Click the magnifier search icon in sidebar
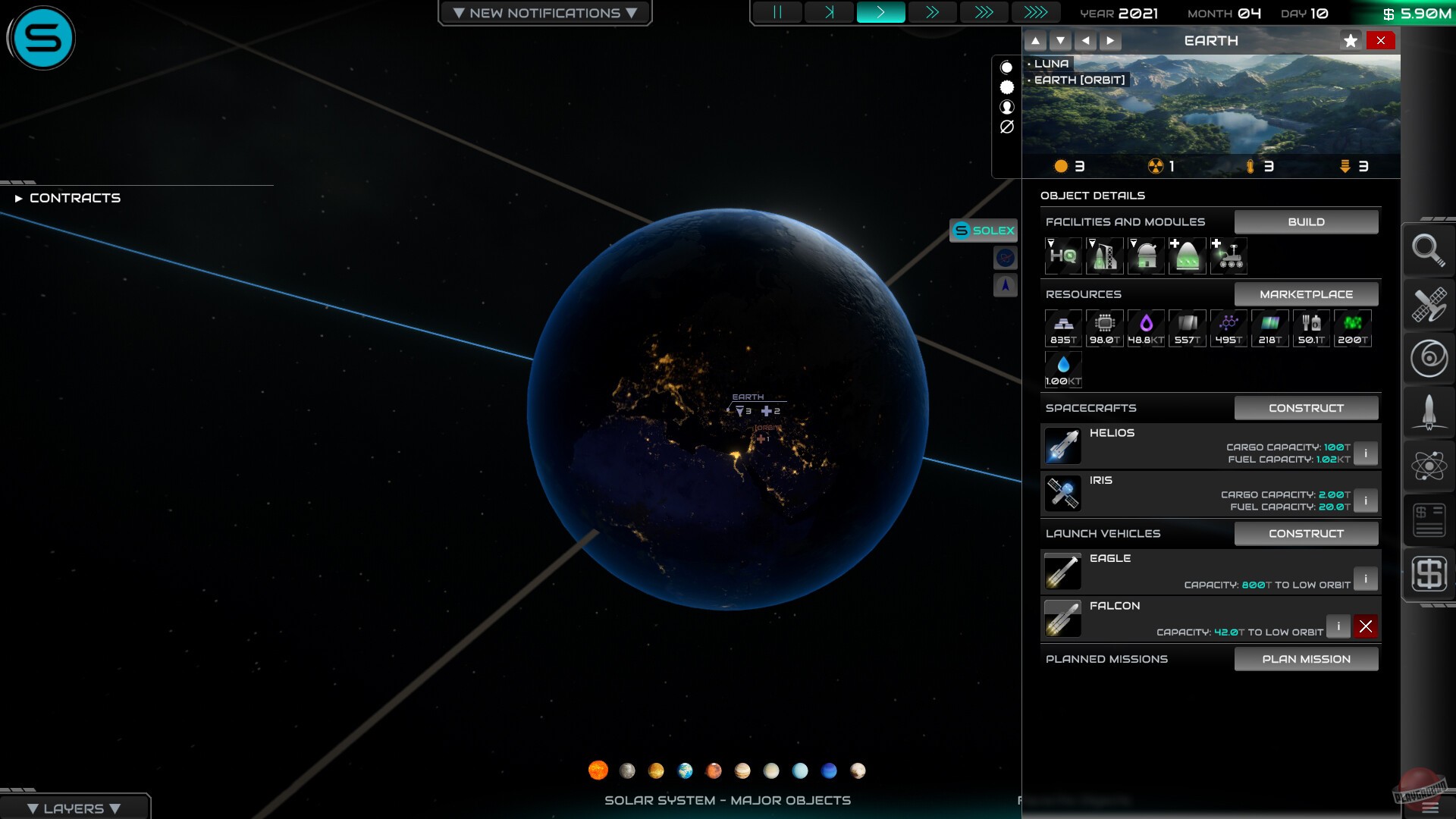The height and width of the screenshot is (819, 1456). pyautogui.click(x=1429, y=250)
